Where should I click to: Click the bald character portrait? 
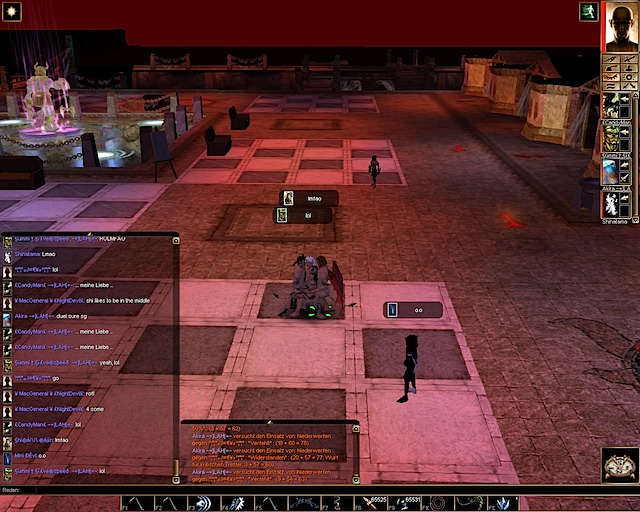[x=619, y=27]
